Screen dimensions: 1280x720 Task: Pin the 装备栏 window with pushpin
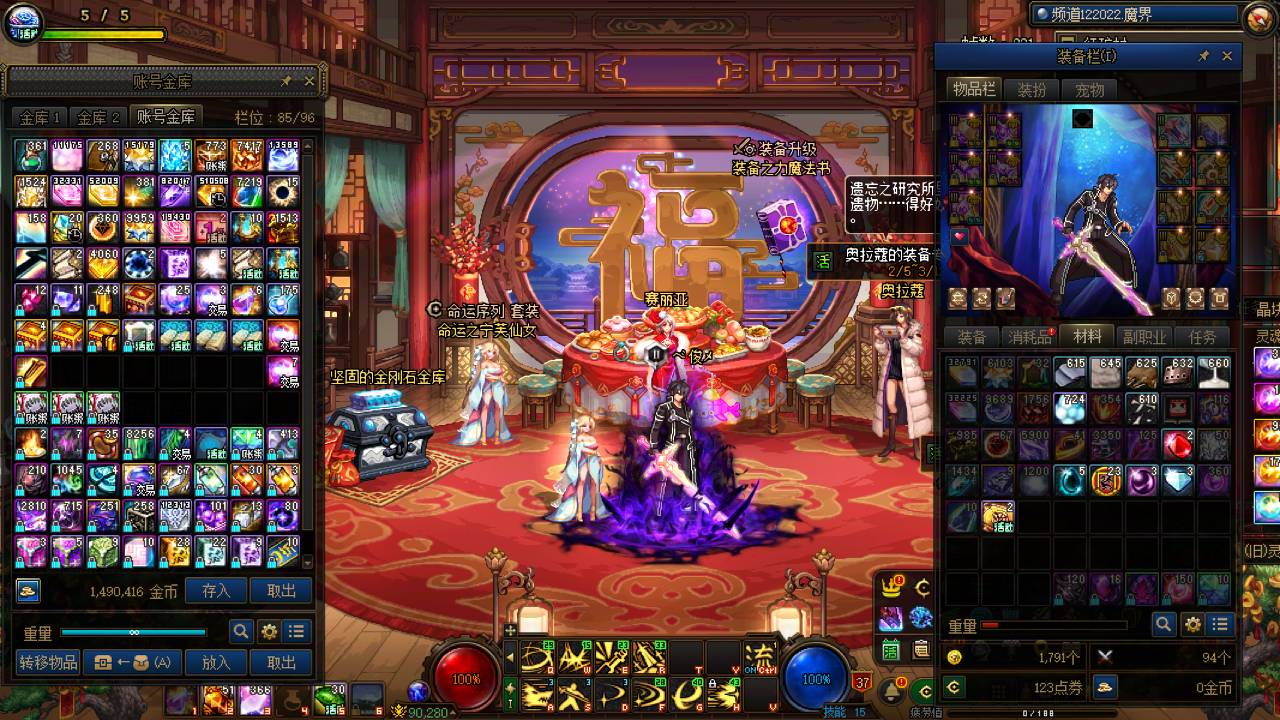pyautogui.click(x=1204, y=56)
